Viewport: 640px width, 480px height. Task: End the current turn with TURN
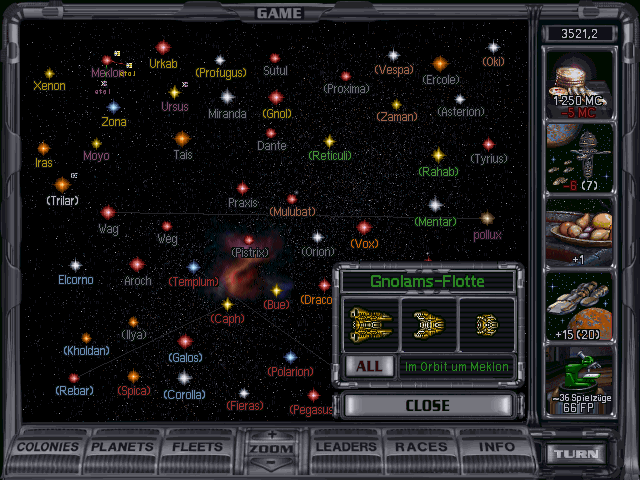tap(578, 453)
